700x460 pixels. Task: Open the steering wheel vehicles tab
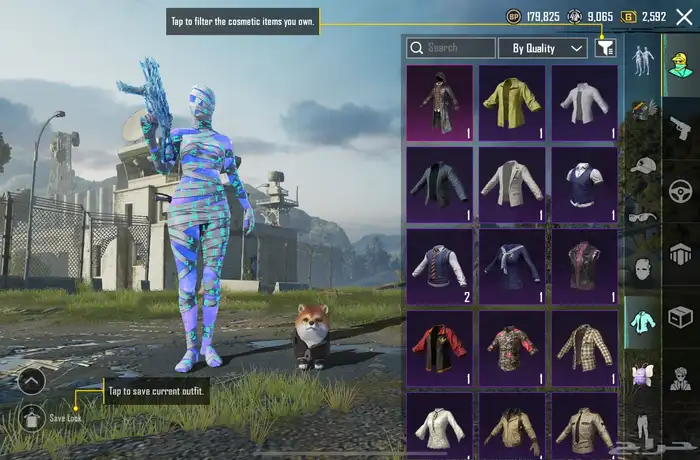(x=680, y=190)
